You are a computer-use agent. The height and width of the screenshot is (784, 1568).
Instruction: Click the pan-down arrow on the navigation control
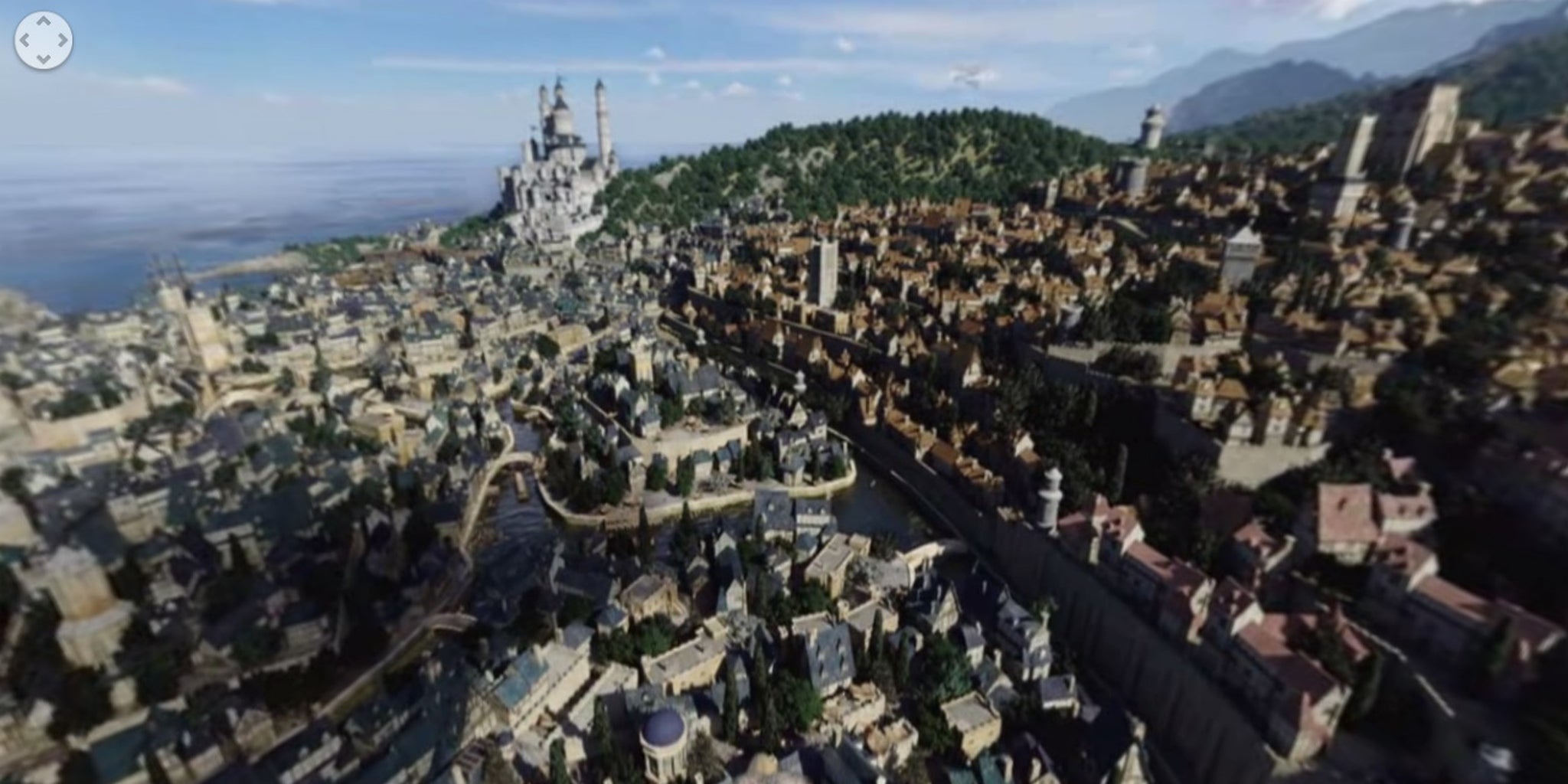(43, 60)
